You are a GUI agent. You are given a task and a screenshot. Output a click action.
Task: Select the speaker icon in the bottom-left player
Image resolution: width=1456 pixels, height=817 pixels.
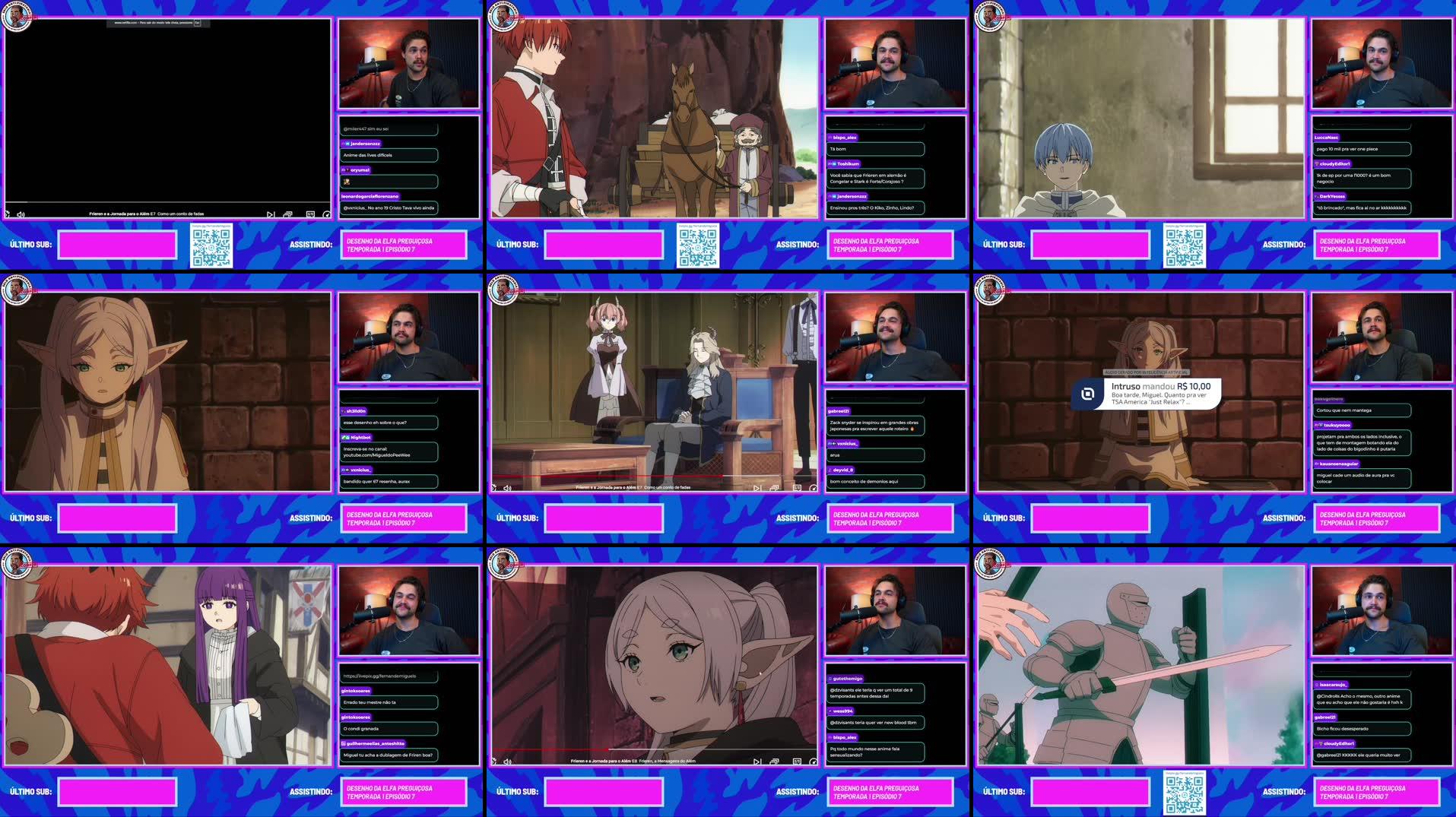(21, 760)
